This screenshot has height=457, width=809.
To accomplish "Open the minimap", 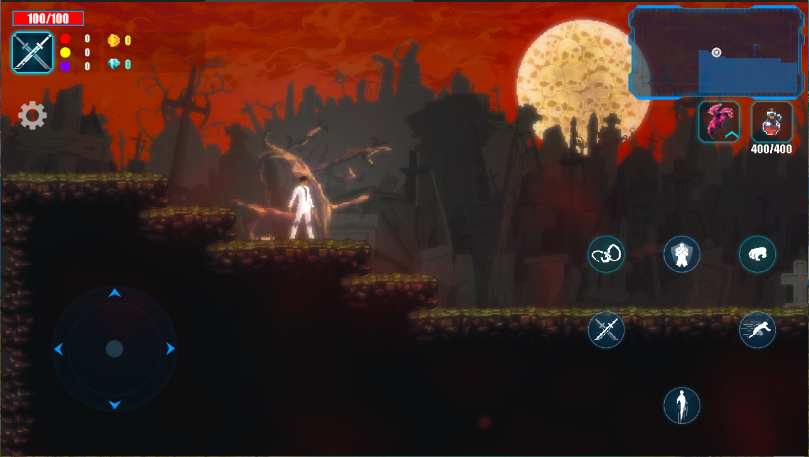I will (x=717, y=53).
